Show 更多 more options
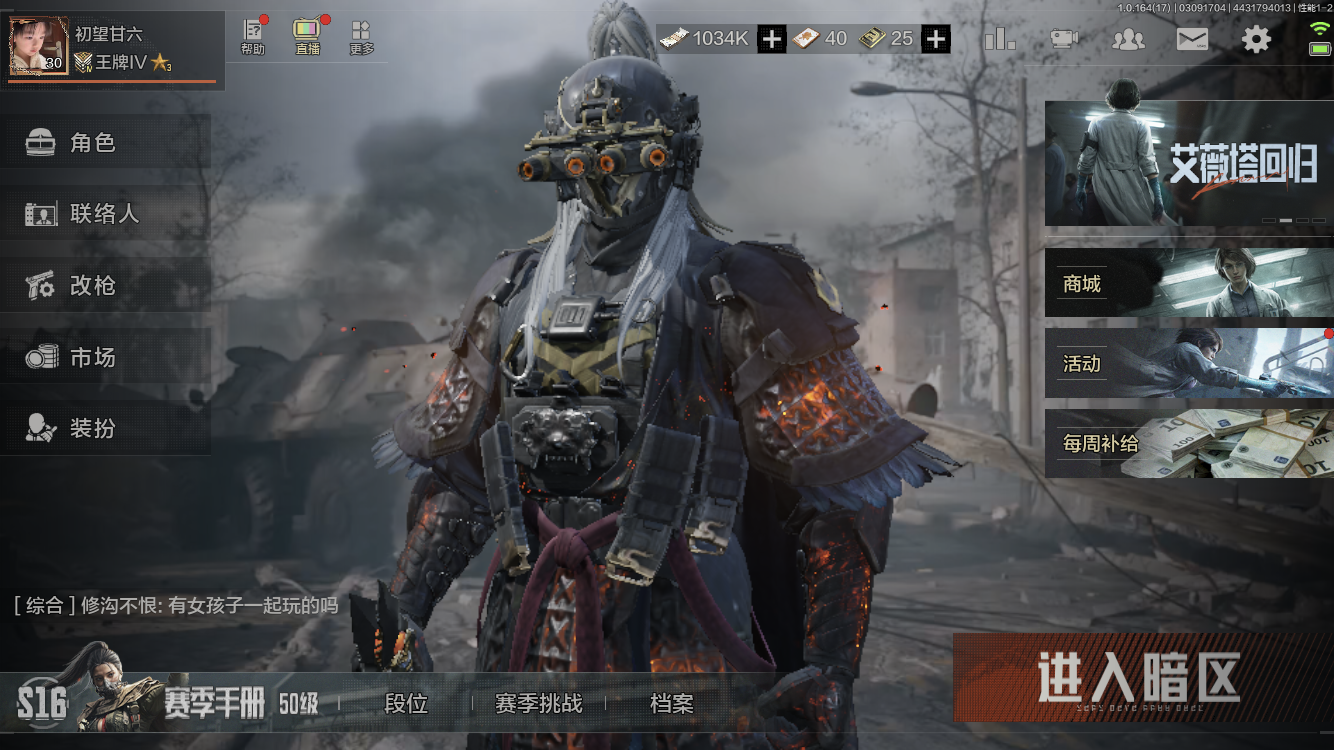Screen dimensions: 1334x750 click(x=361, y=37)
